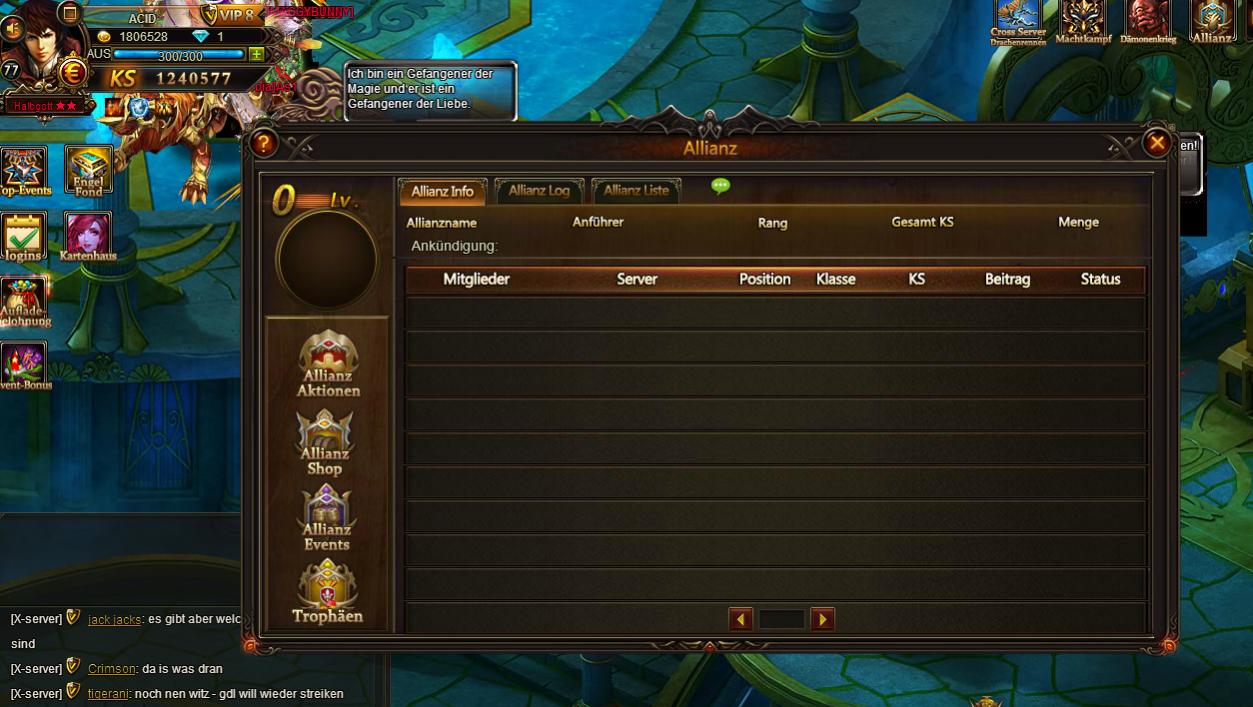This screenshot has height=707, width=1253.
Task: Go to the next member list page
Action: point(822,619)
